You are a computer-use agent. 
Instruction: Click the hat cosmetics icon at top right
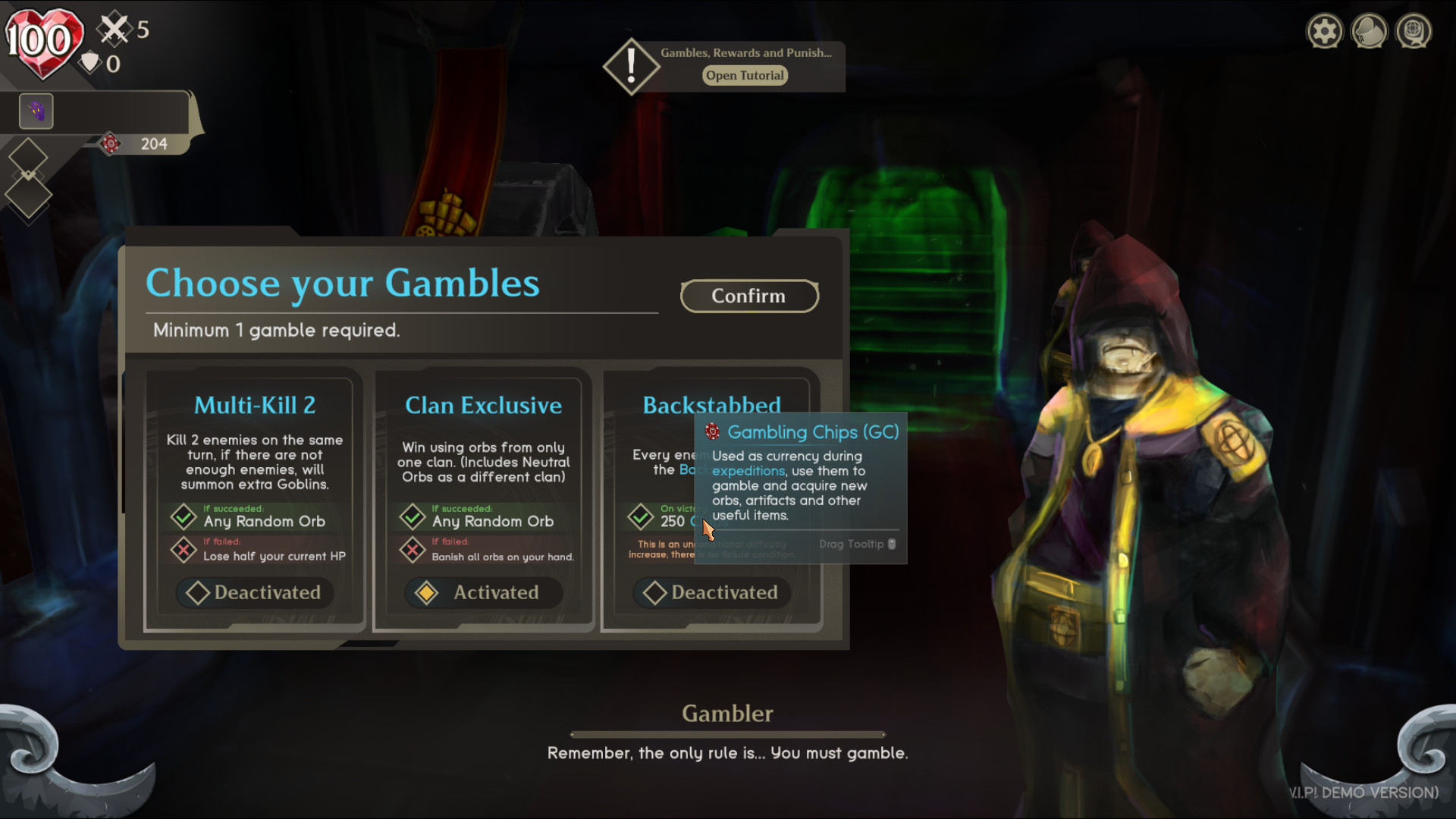[1370, 31]
